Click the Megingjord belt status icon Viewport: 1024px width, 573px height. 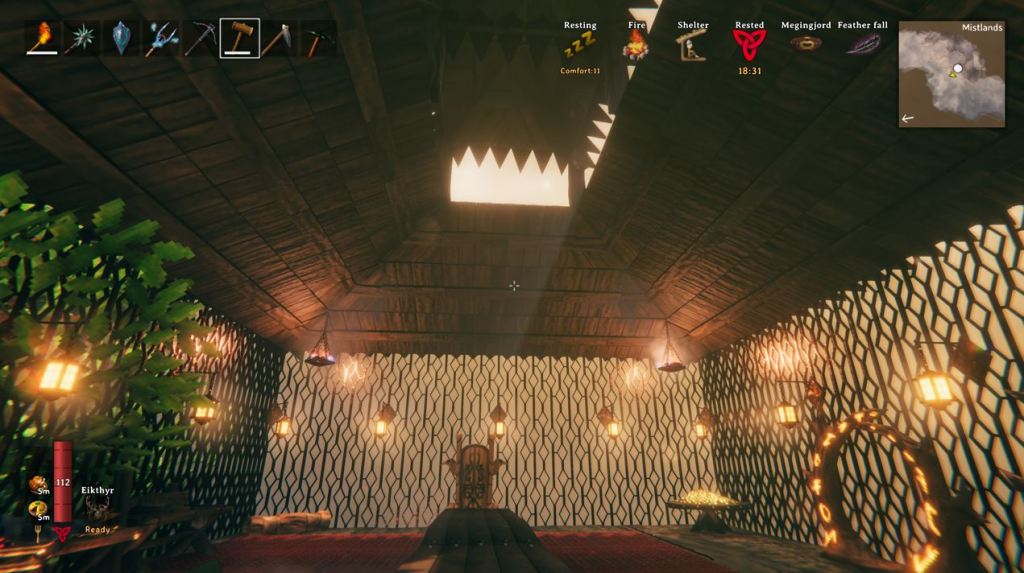click(x=805, y=43)
